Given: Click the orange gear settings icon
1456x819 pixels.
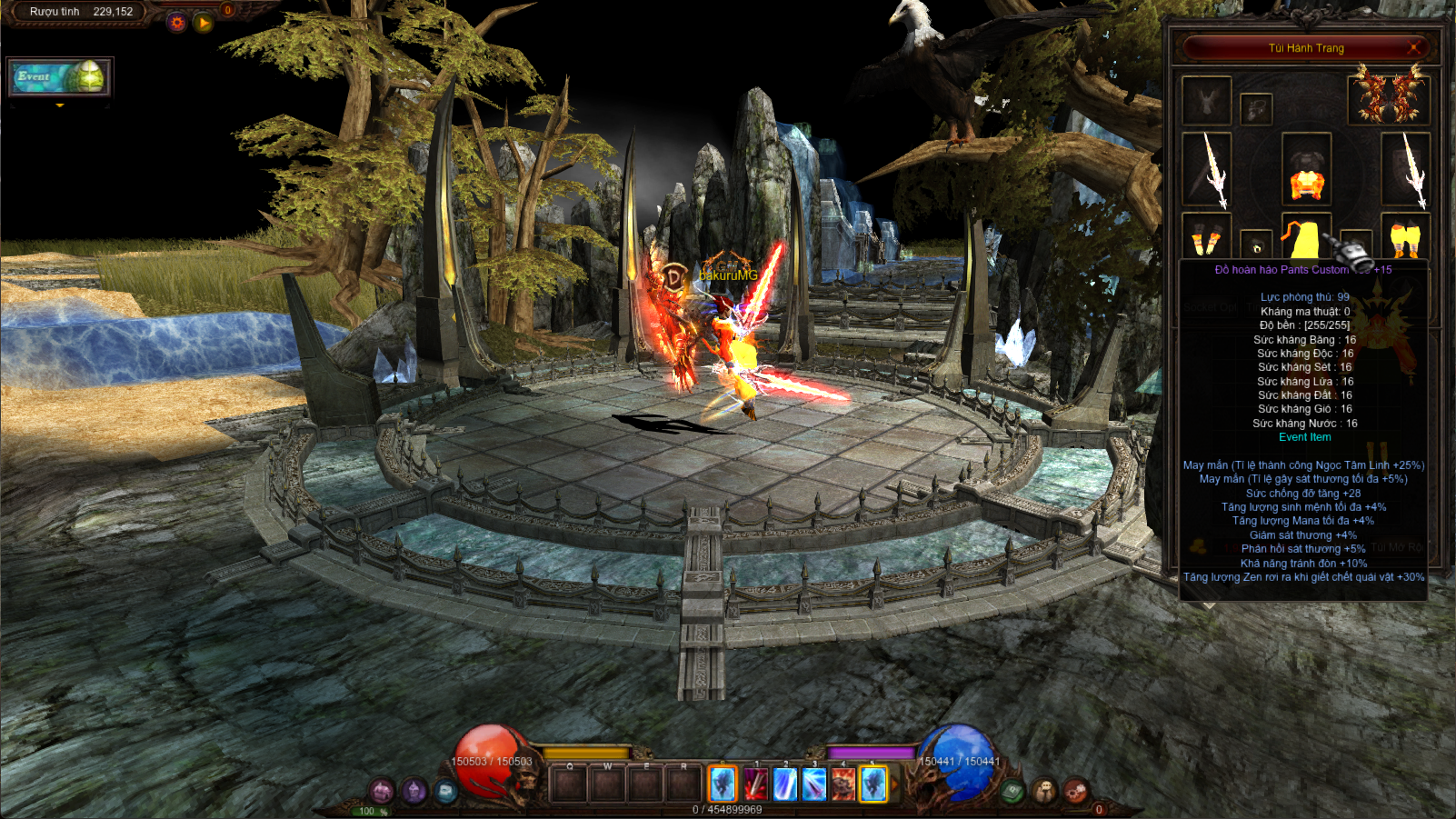Looking at the screenshot, I should pyautogui.click(x=177, y=23).
